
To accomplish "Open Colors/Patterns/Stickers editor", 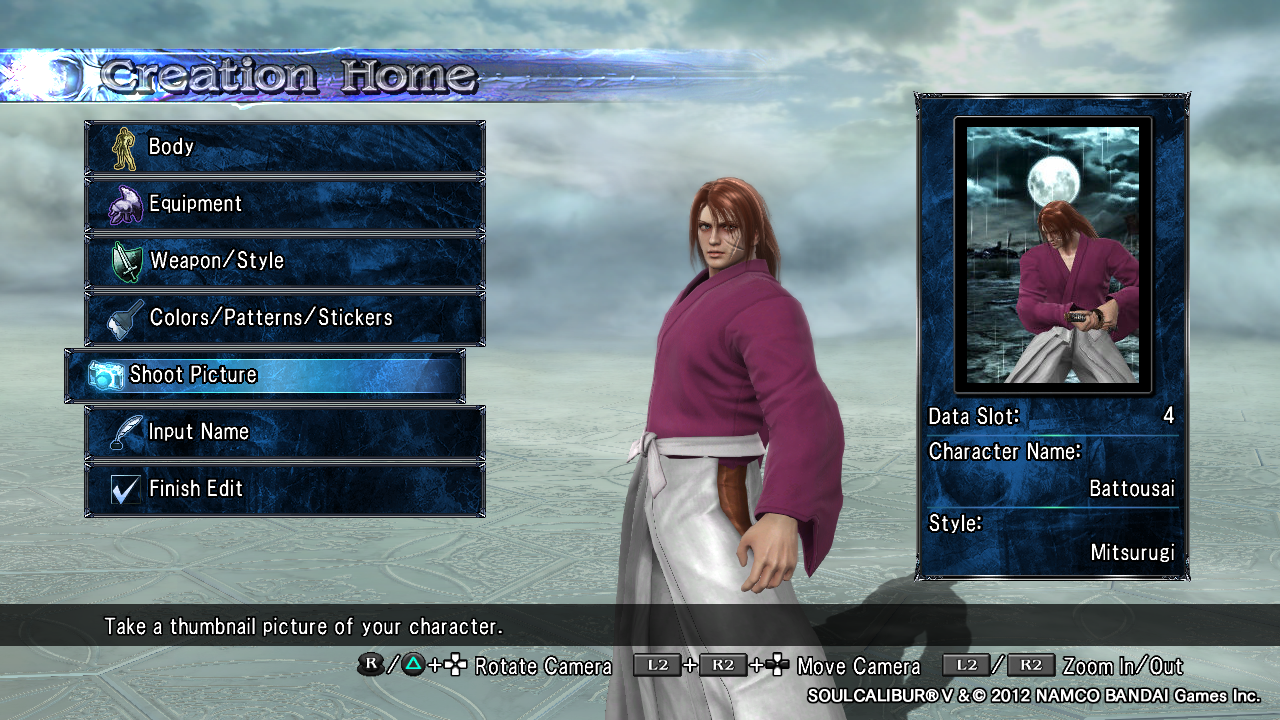I will coord(285,318).
